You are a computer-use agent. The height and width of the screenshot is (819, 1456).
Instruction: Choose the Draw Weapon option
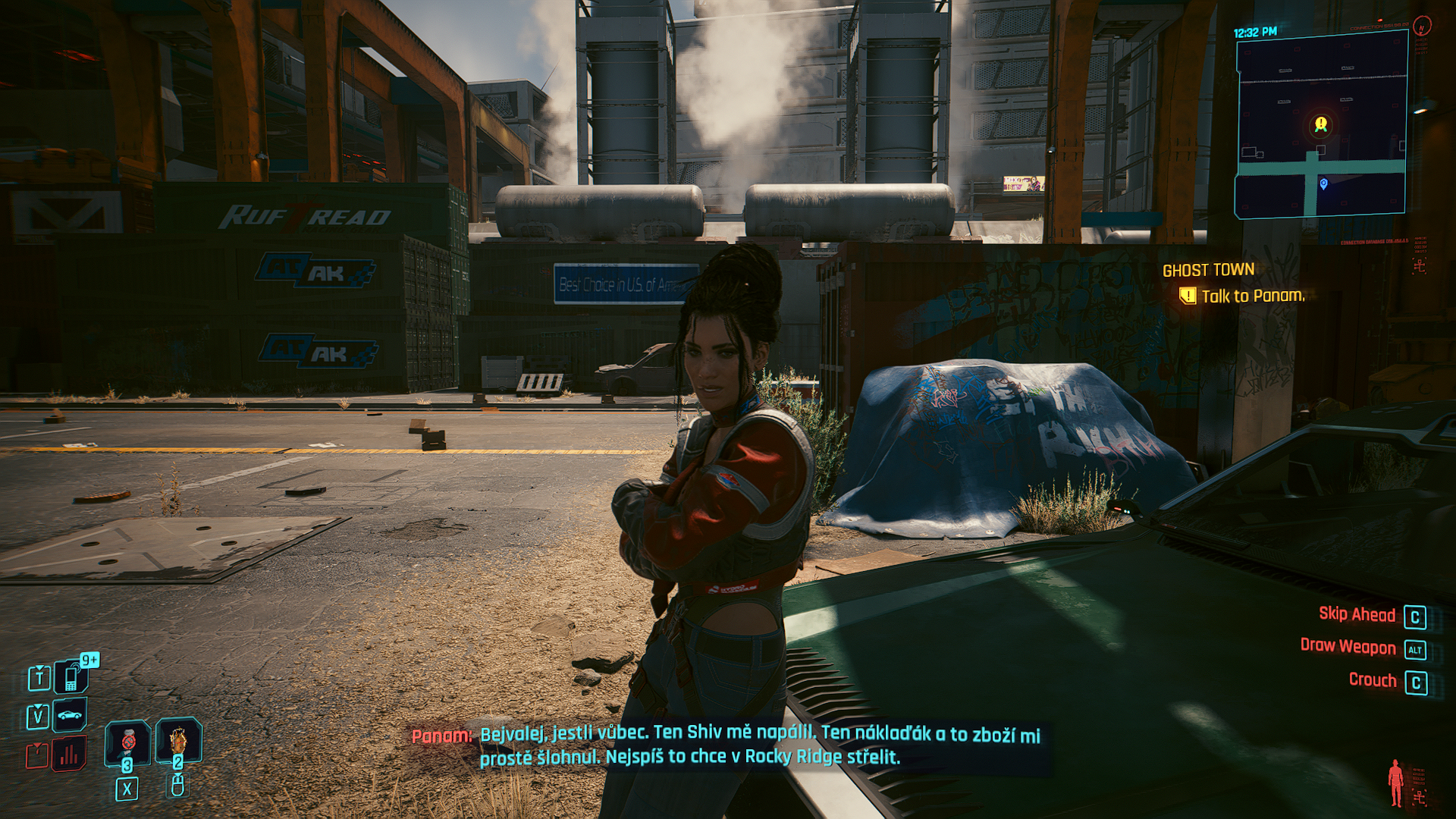click(x=1348, y=647)
